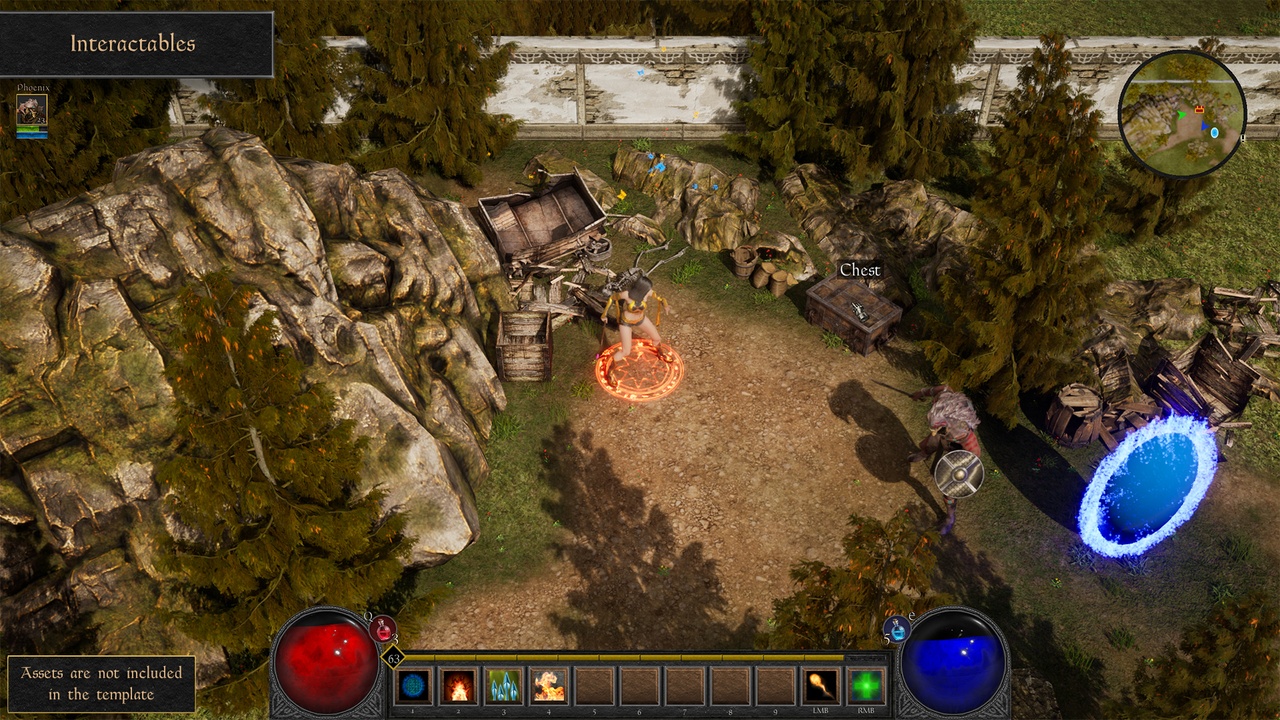The image size is (1280, 720).
Task: Click the green RMB skill icon
Action: coord(865,685)
